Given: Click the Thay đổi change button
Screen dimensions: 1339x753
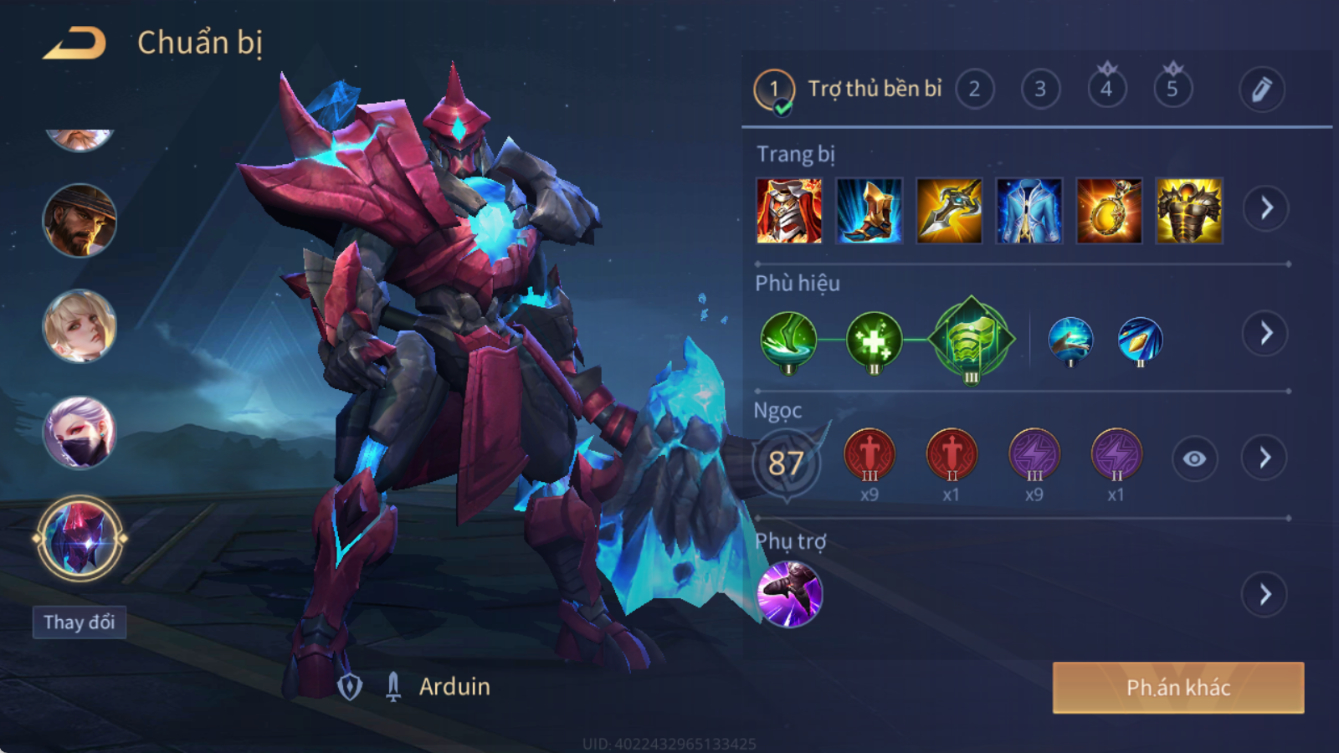Looking at the screenshot, I should [x=79, y=622].
